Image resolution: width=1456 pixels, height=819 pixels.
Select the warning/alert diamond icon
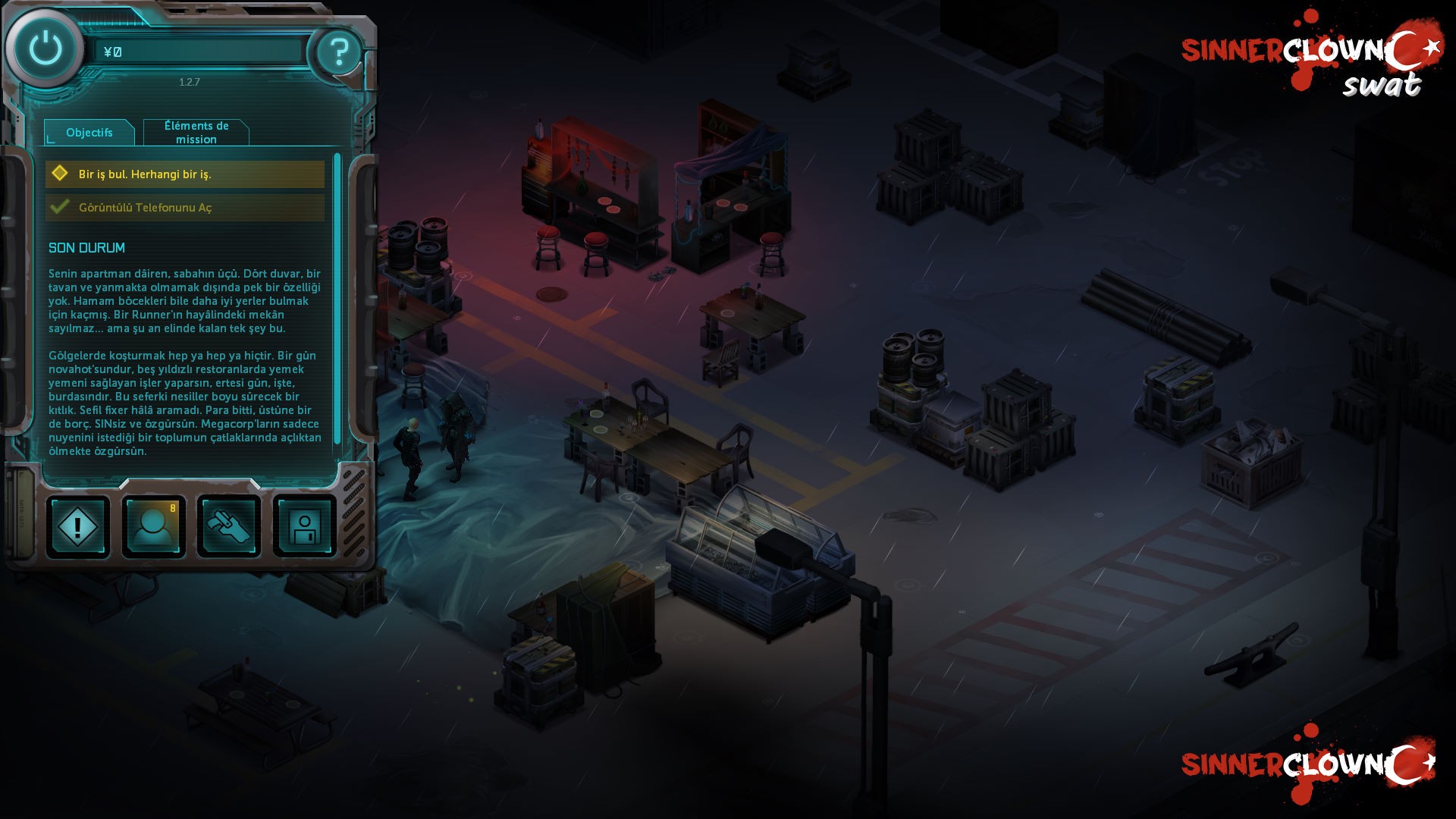(x=77, y=526)
